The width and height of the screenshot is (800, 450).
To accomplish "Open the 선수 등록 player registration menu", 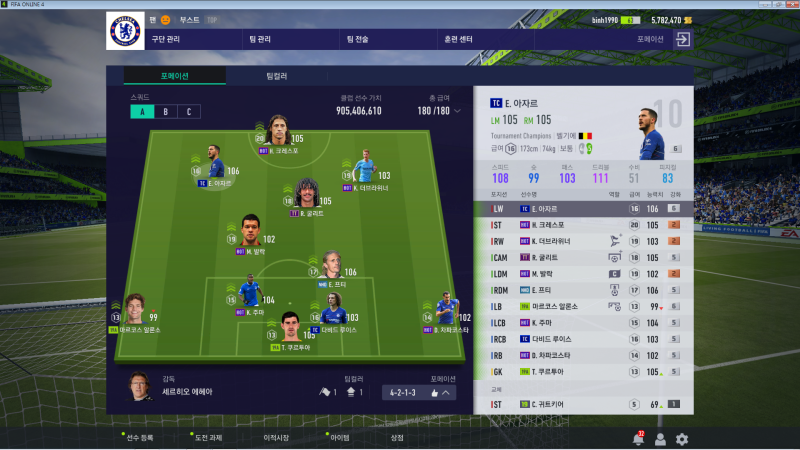I will pyautogui.click(x=139, y=438).
